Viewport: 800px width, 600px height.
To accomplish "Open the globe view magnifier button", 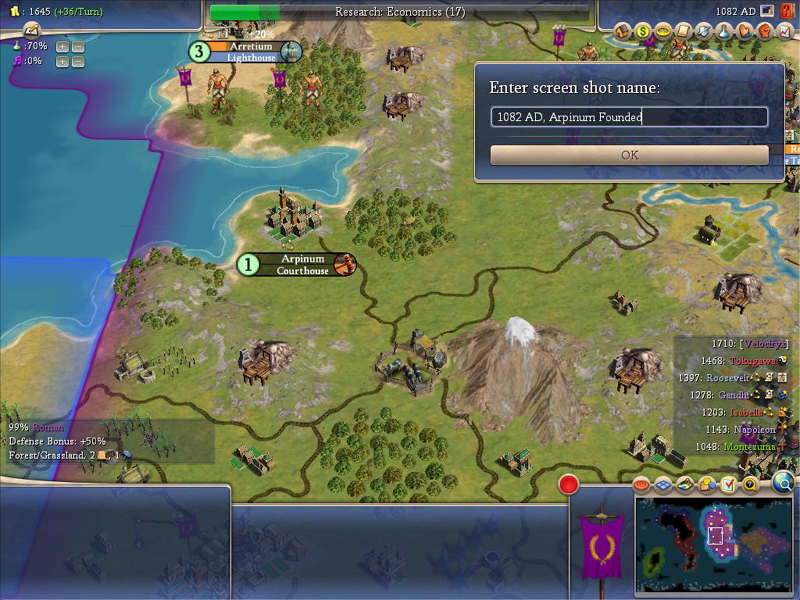I will pos(783,484).
